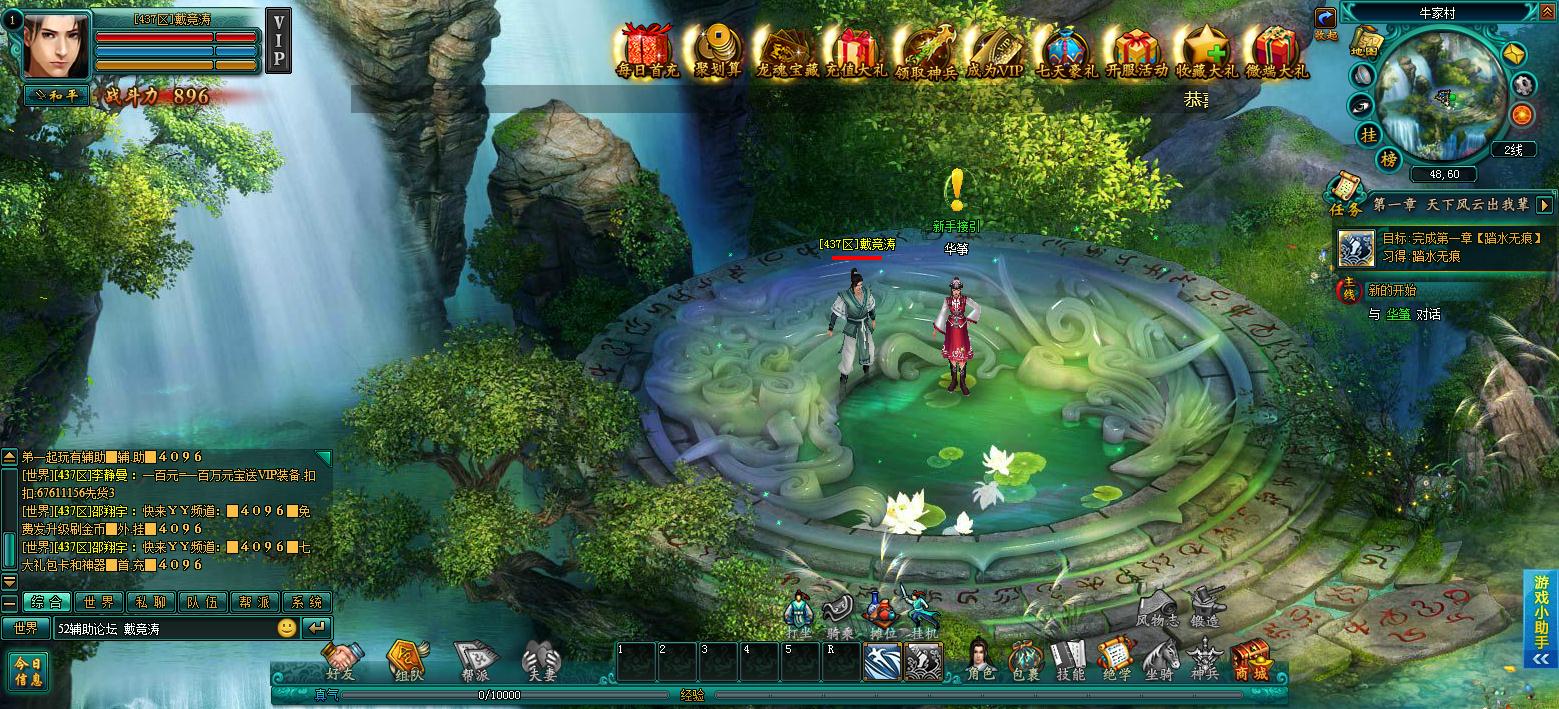Open the 技能 skills book
Viewport: 1559px width, 709px height.
[x=1069, y=660]
